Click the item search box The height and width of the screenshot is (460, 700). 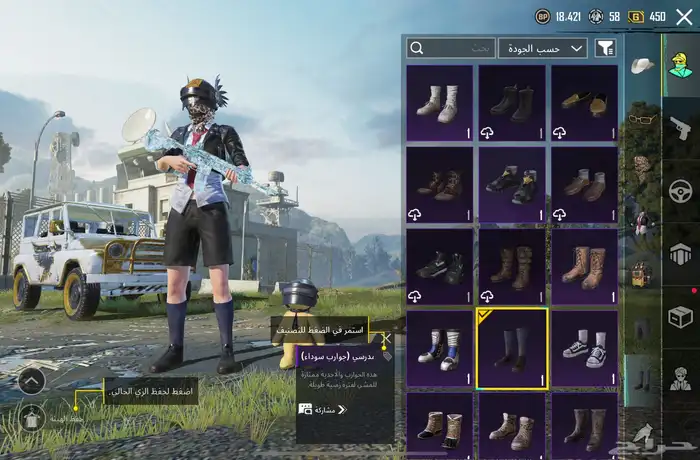(x=451, y=48)
